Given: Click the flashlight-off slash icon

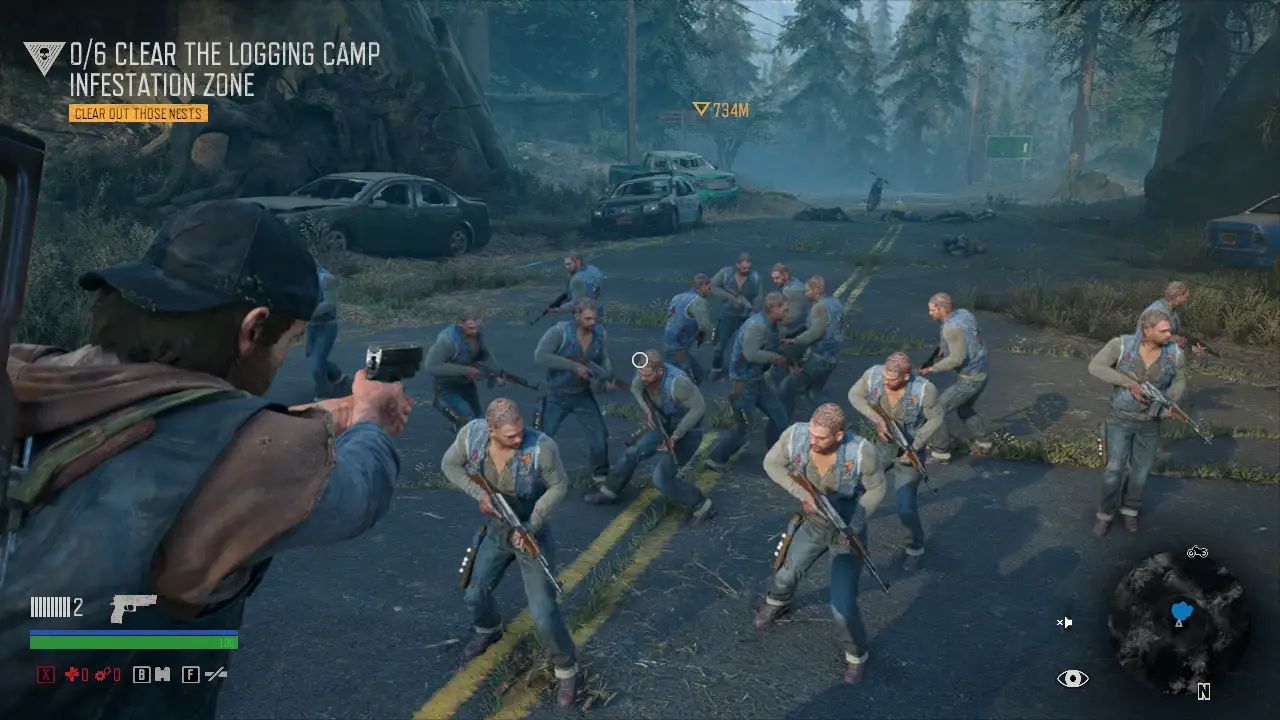Looking at the screenshot, I should (215, 675).
